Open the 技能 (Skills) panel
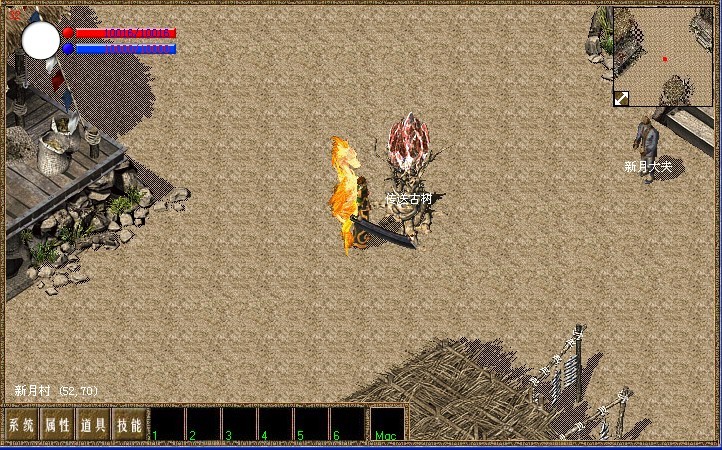The image size is (722, 450). pyautogui.click(x=129, y=425)
